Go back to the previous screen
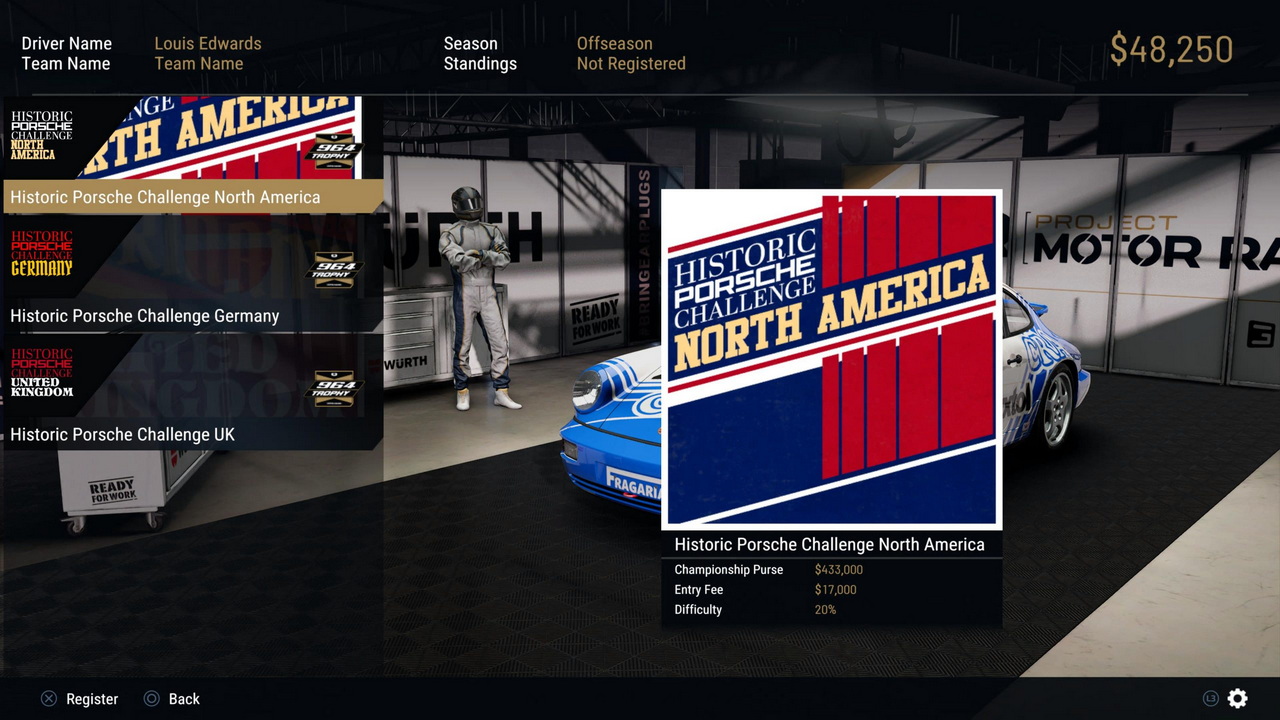Image resolution: width=1280 pixels, height=720 pixels. point(172,699)
